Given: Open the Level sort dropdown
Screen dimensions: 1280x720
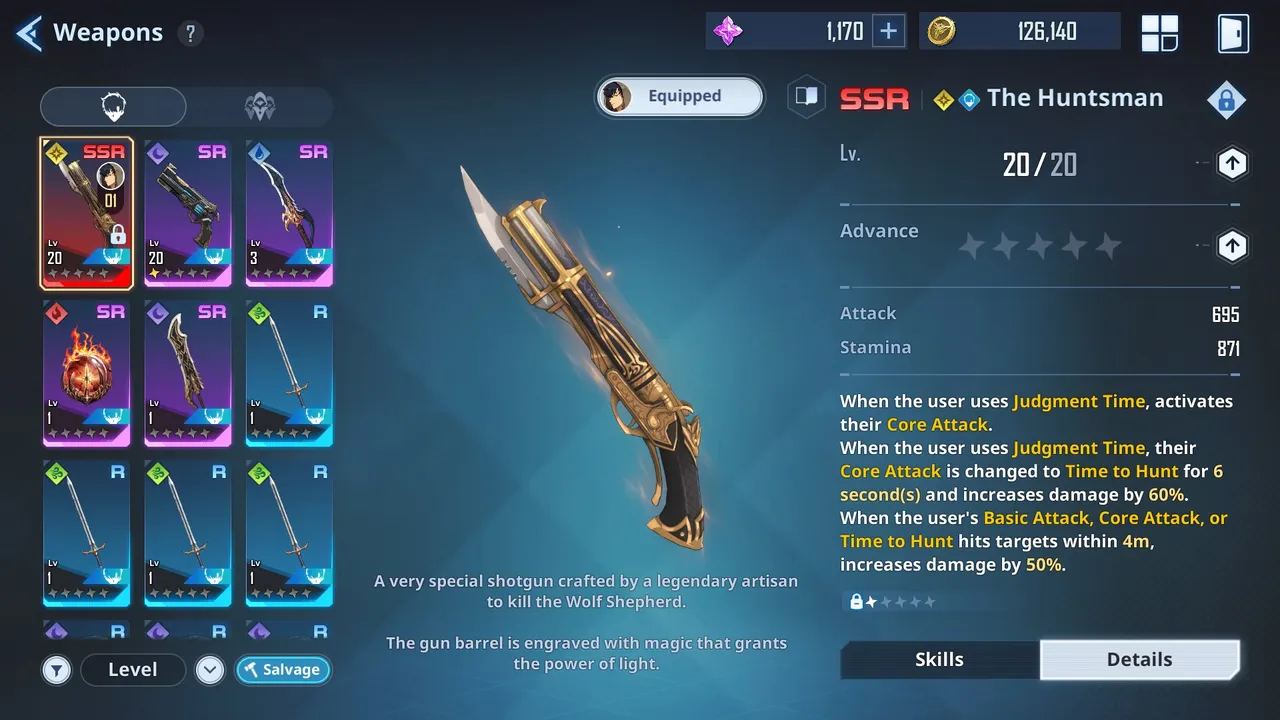Looking at the screenshot, I should 133,670.
